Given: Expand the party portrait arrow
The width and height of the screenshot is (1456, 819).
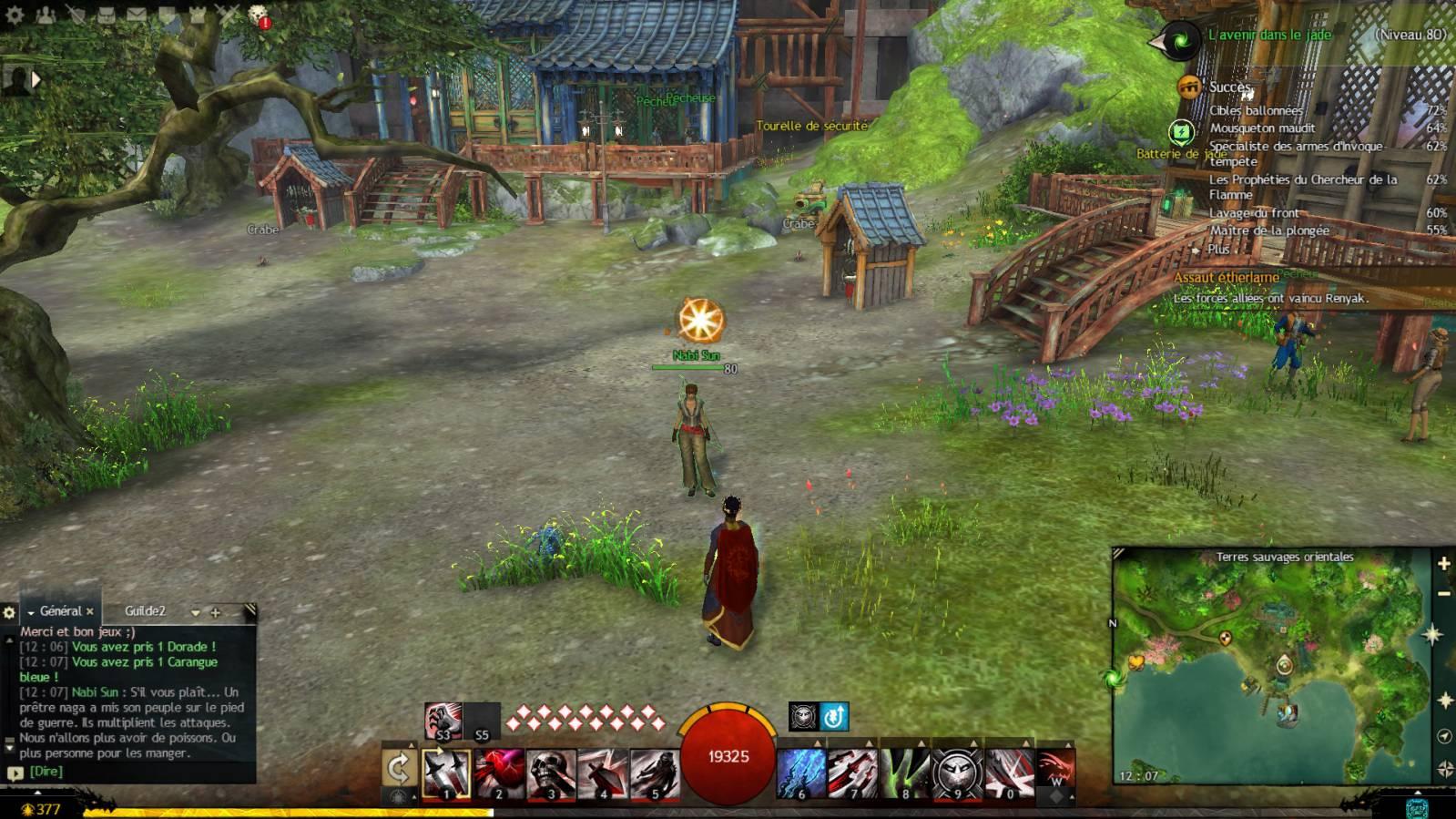Looking at the screenshot, I should click(37, 80).
